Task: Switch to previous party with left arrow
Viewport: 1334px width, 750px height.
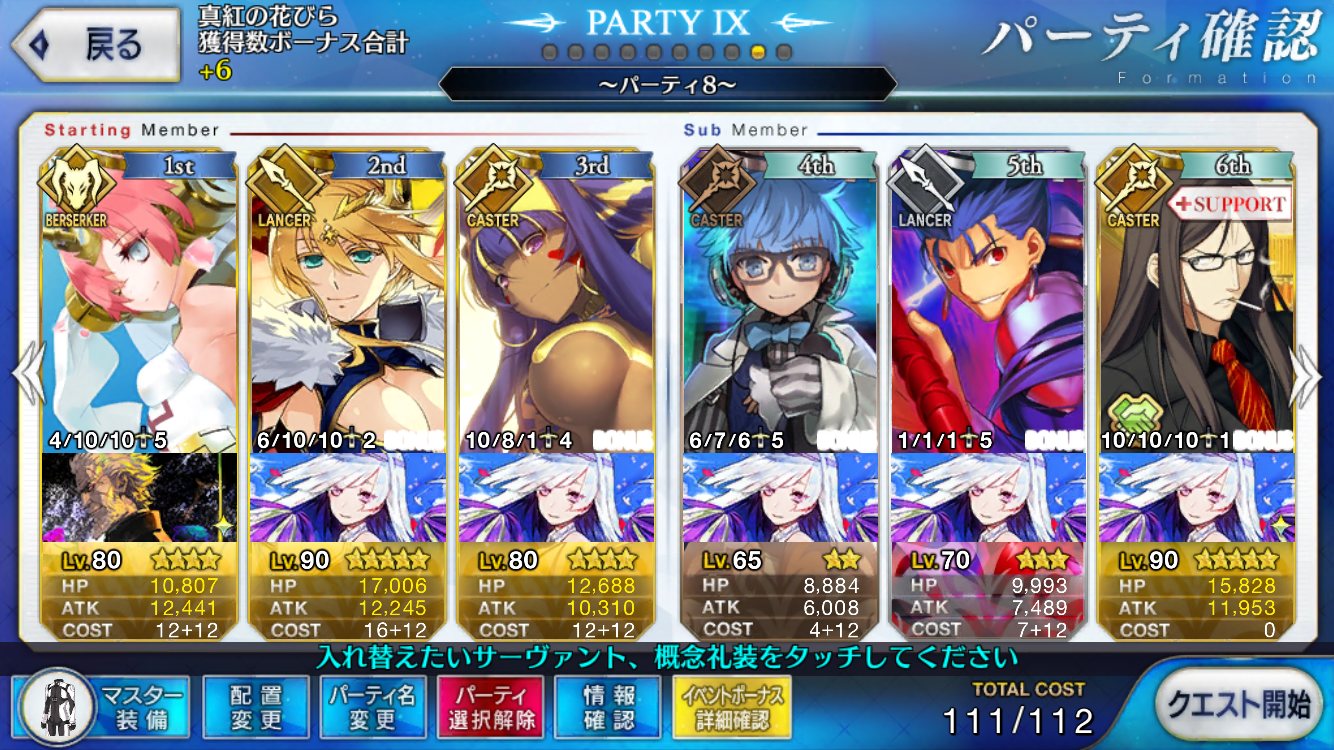Action: (28, 377)
